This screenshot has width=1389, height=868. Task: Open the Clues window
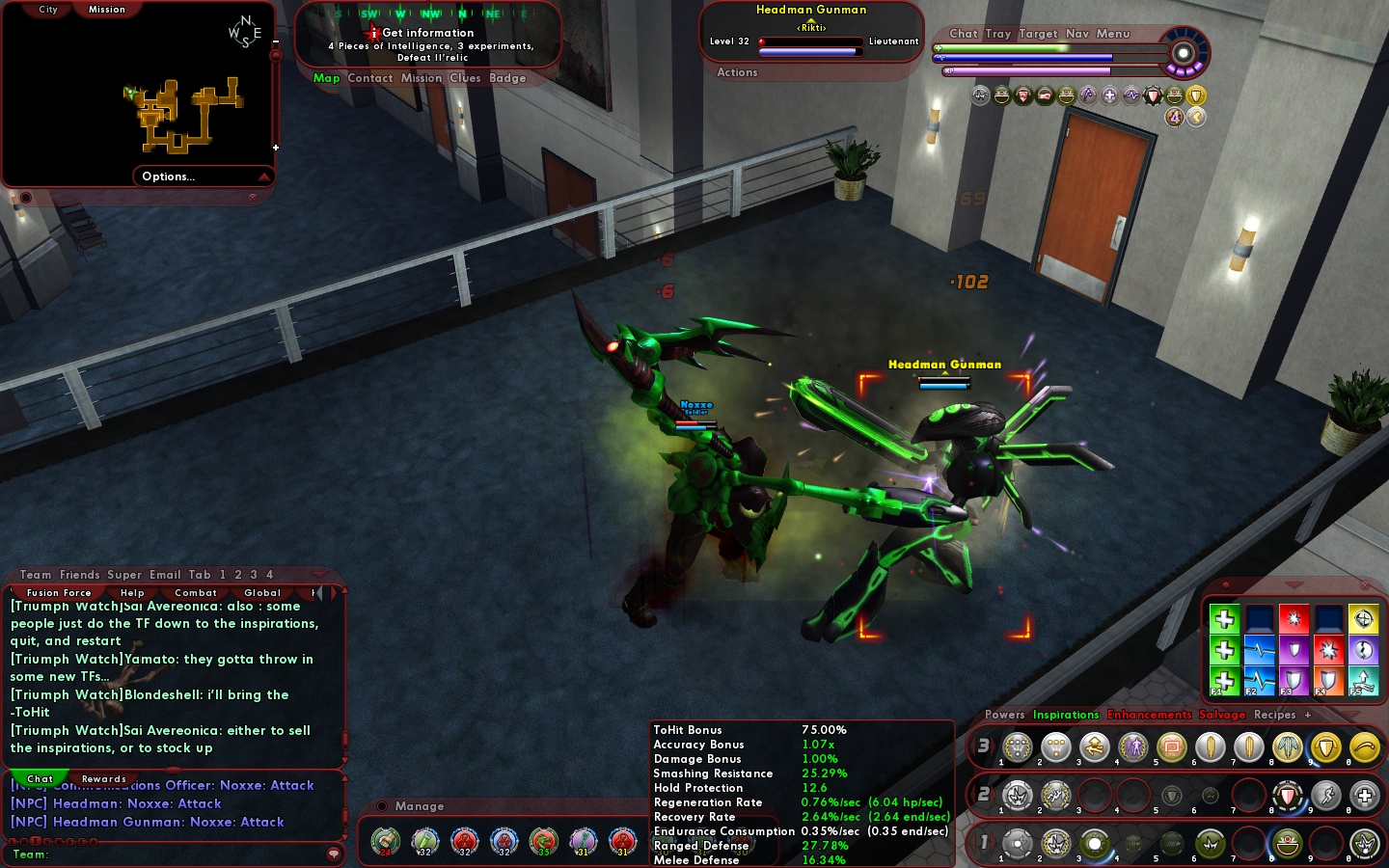[x=465, y=78]
